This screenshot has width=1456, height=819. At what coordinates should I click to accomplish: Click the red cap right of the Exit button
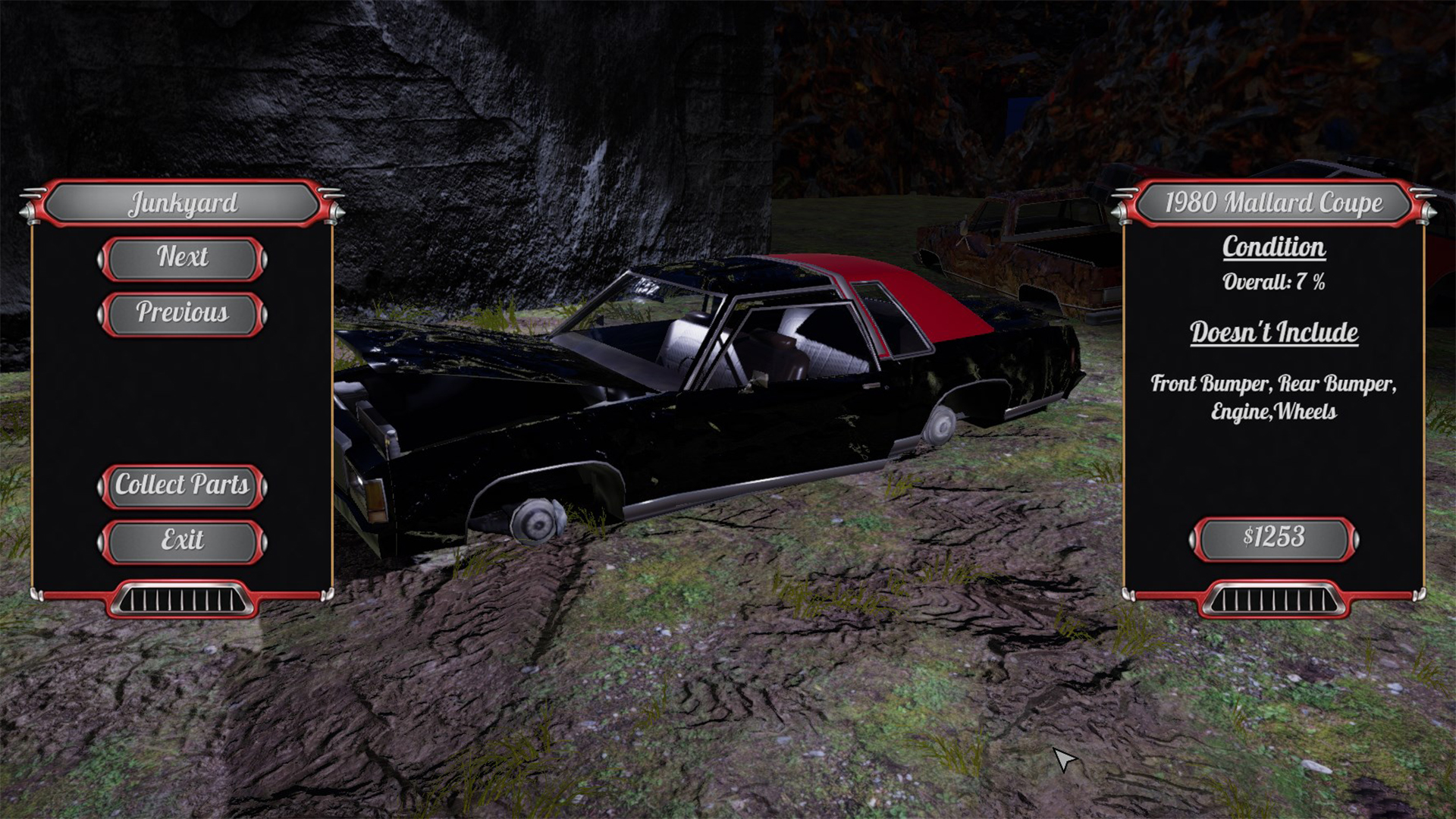tap(265, 543)
